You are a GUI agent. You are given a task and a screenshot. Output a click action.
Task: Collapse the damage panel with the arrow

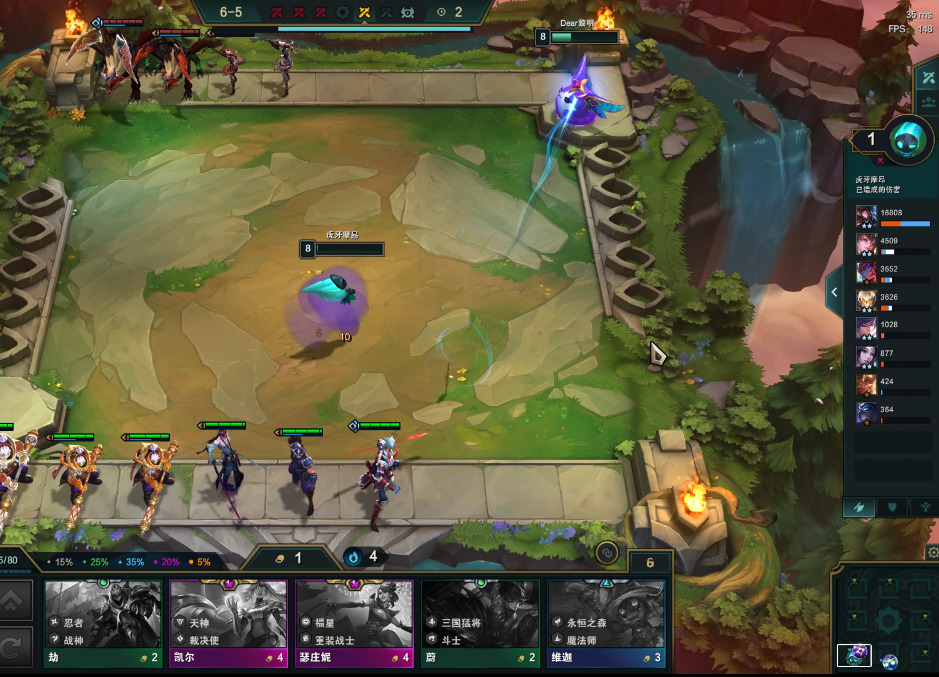pos(834,293)
